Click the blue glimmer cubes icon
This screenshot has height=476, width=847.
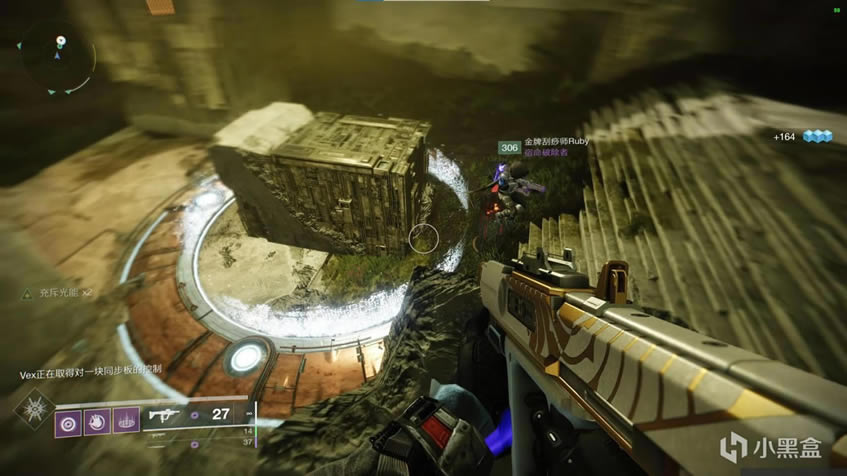817,136
